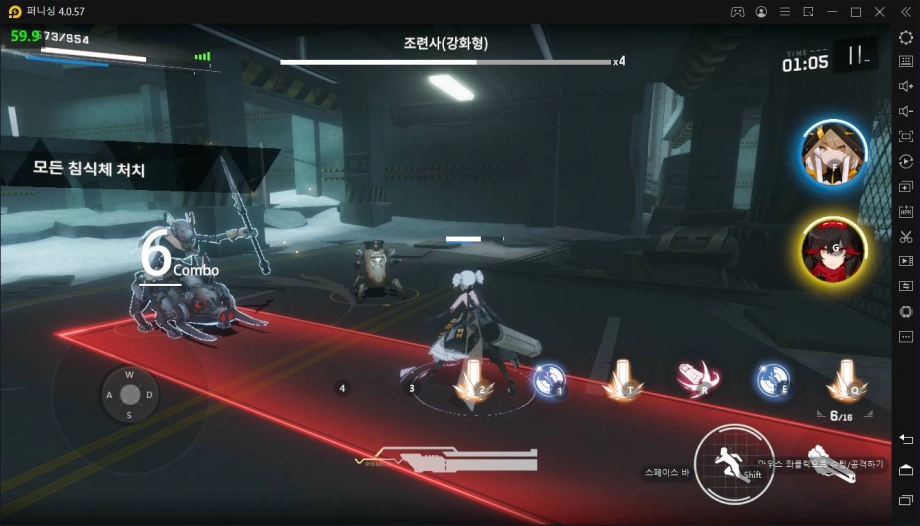
Task: Pause the battle with the pause button
Action: [x=855, y=56]
